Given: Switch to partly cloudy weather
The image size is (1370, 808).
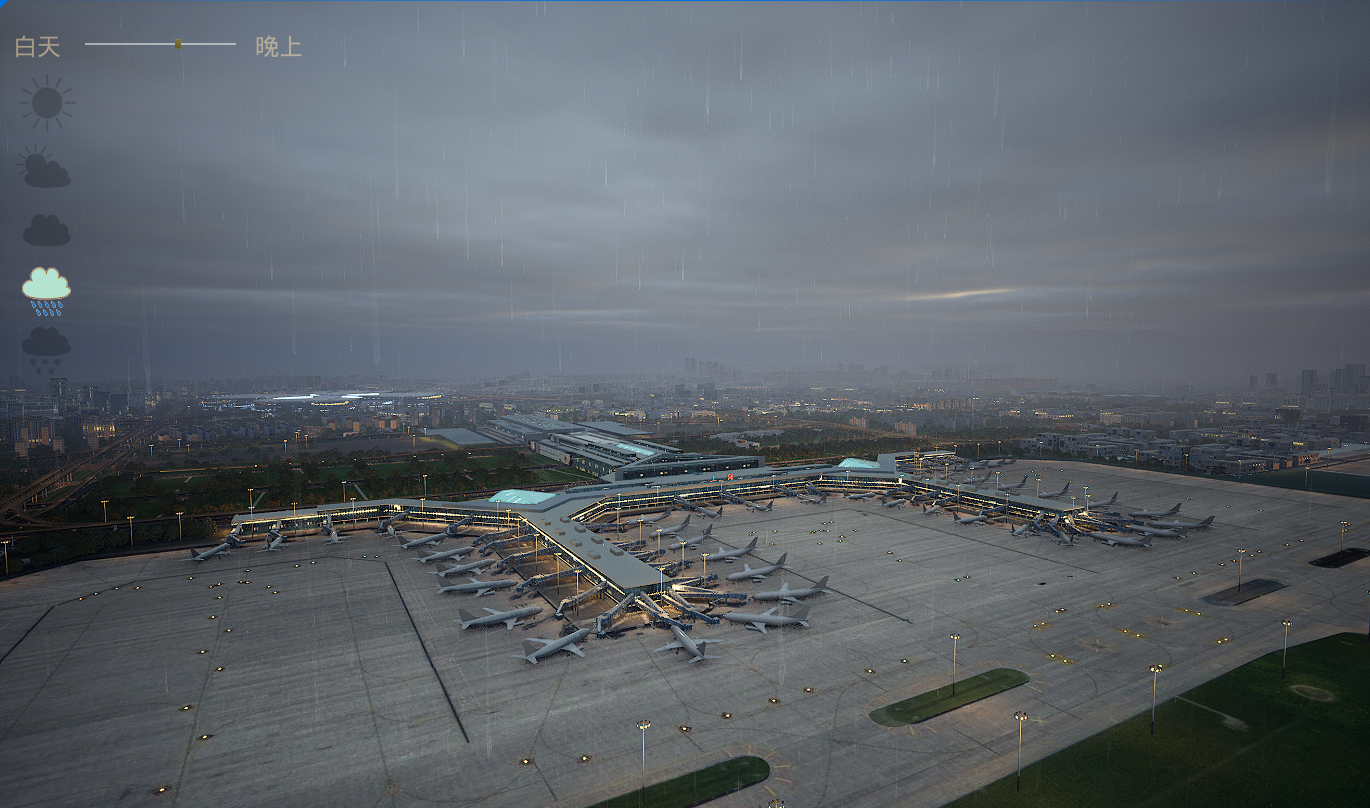Looking at the screenshot, I should click(x=45, y=168).
